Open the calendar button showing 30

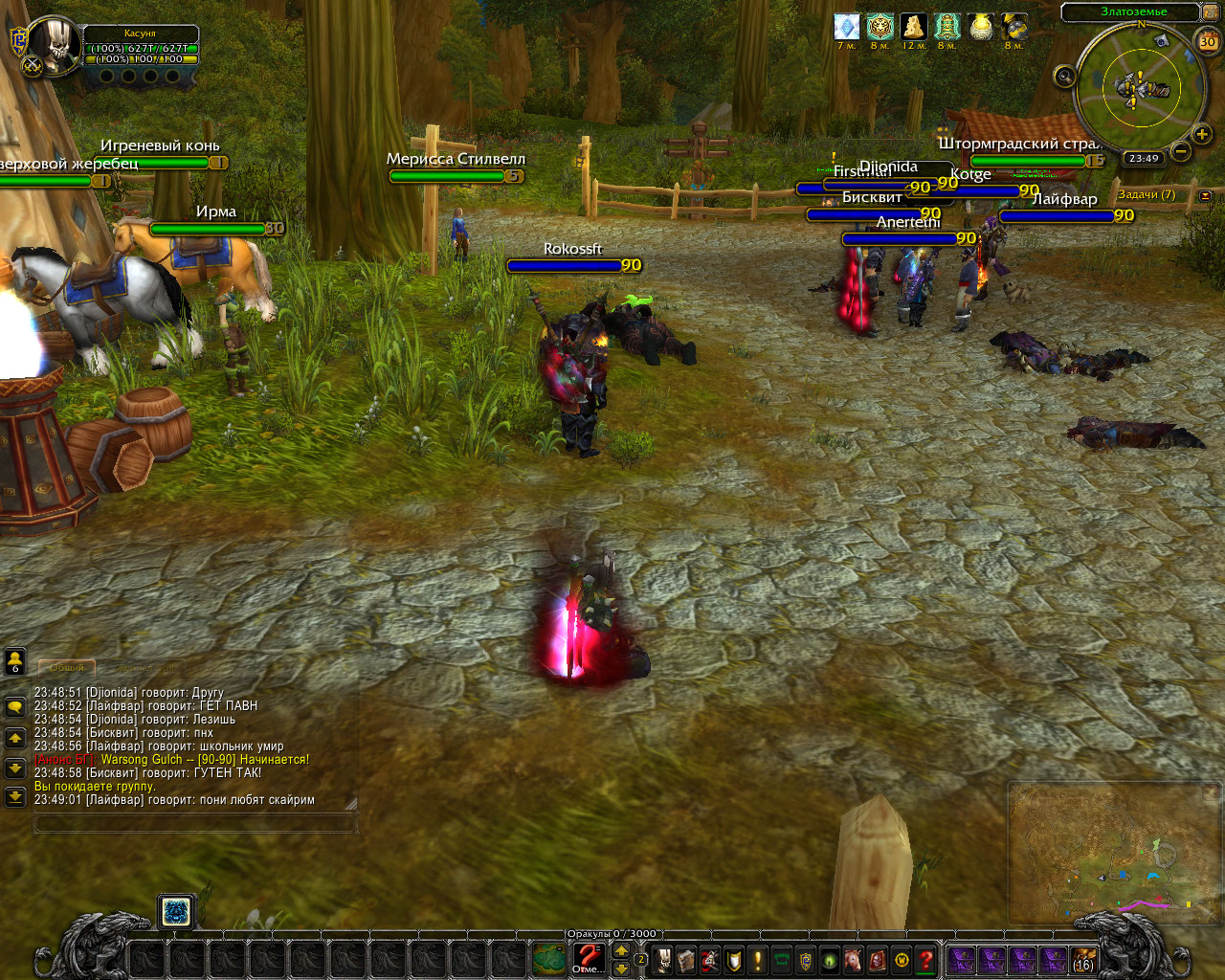click(x=1208, y=41)
